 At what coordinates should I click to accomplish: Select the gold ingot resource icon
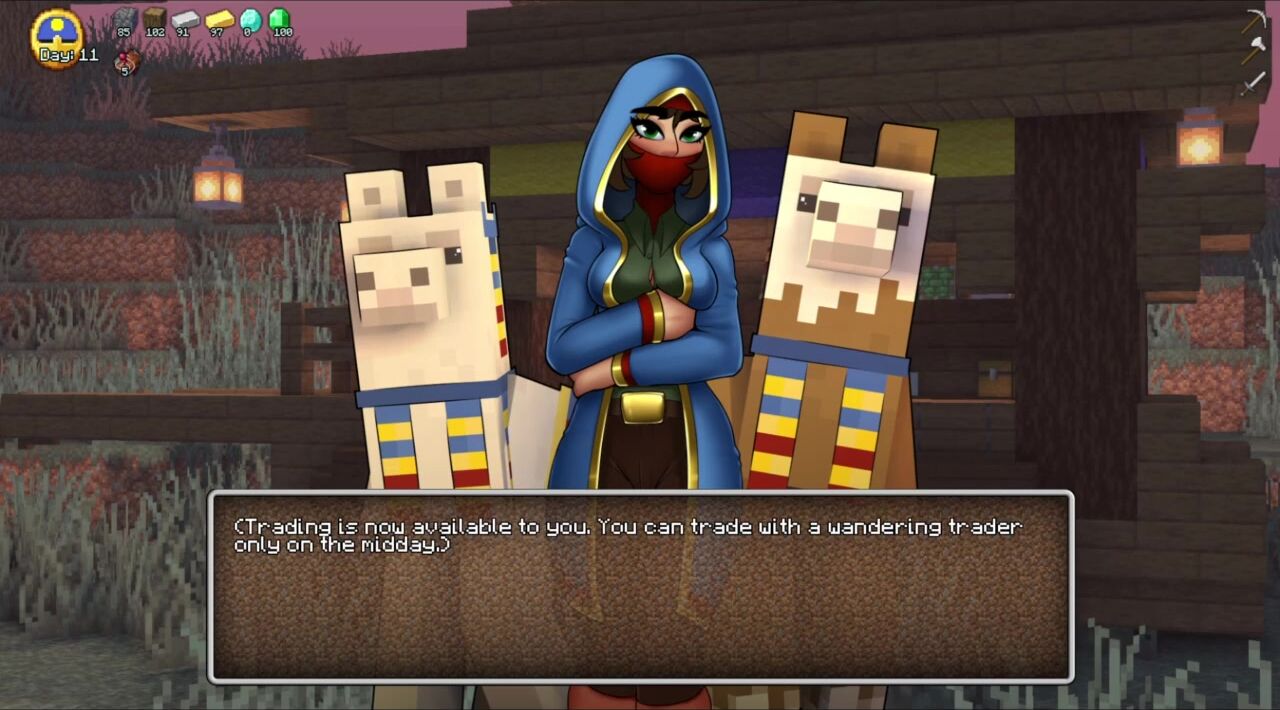click(x=218, y=19)
